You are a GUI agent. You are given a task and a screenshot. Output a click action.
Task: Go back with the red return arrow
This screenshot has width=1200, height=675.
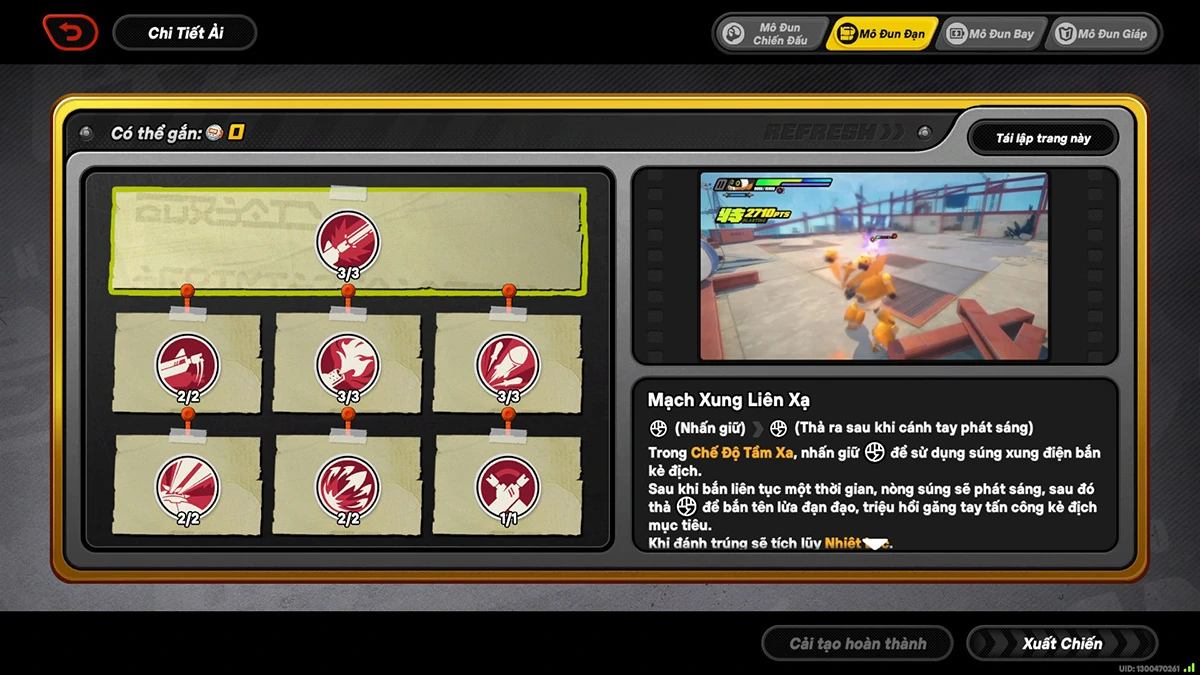pyautogui.click(x=70, y=33)
